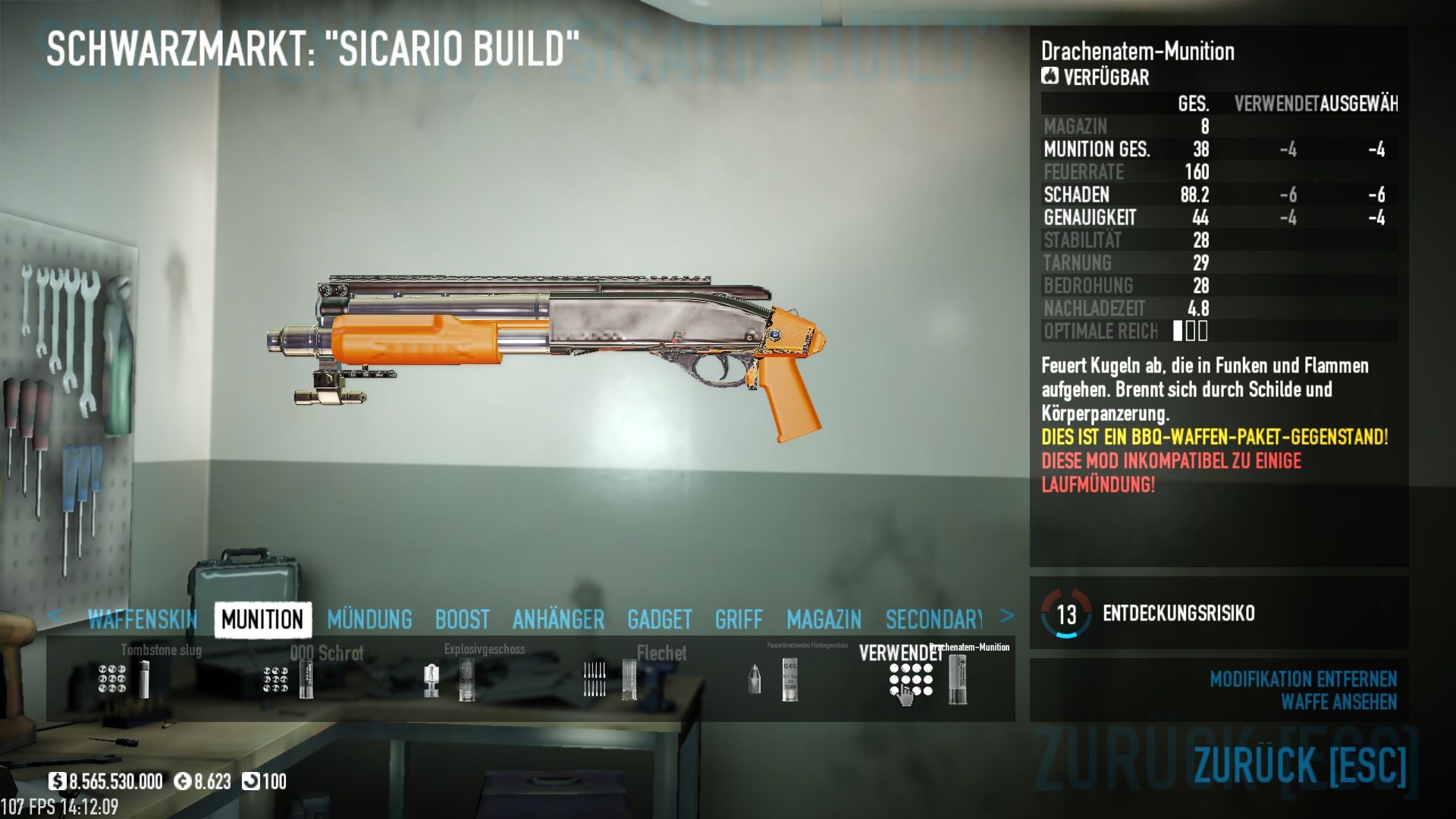Go back with Zurück

coord(1300,764)
